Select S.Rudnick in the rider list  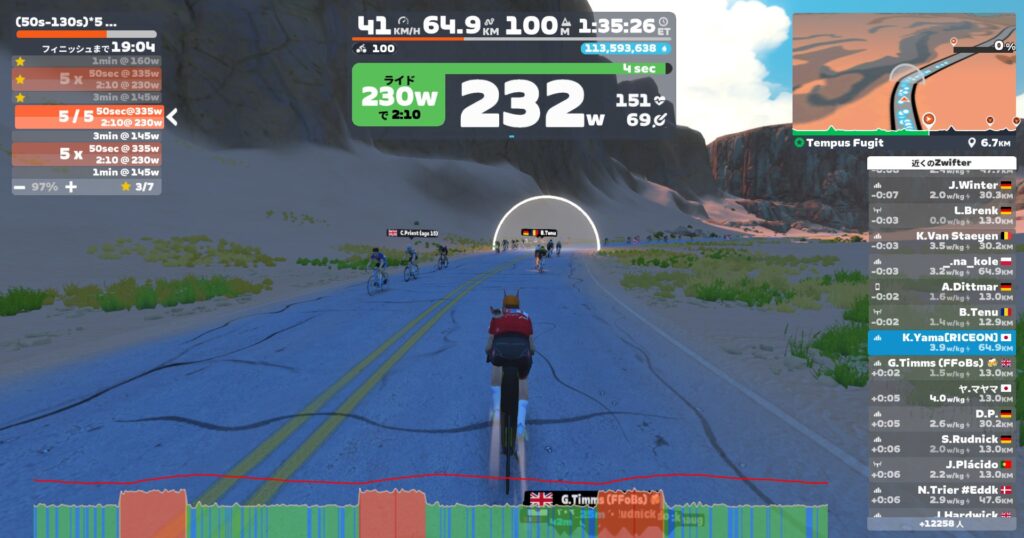pos(941,444)
